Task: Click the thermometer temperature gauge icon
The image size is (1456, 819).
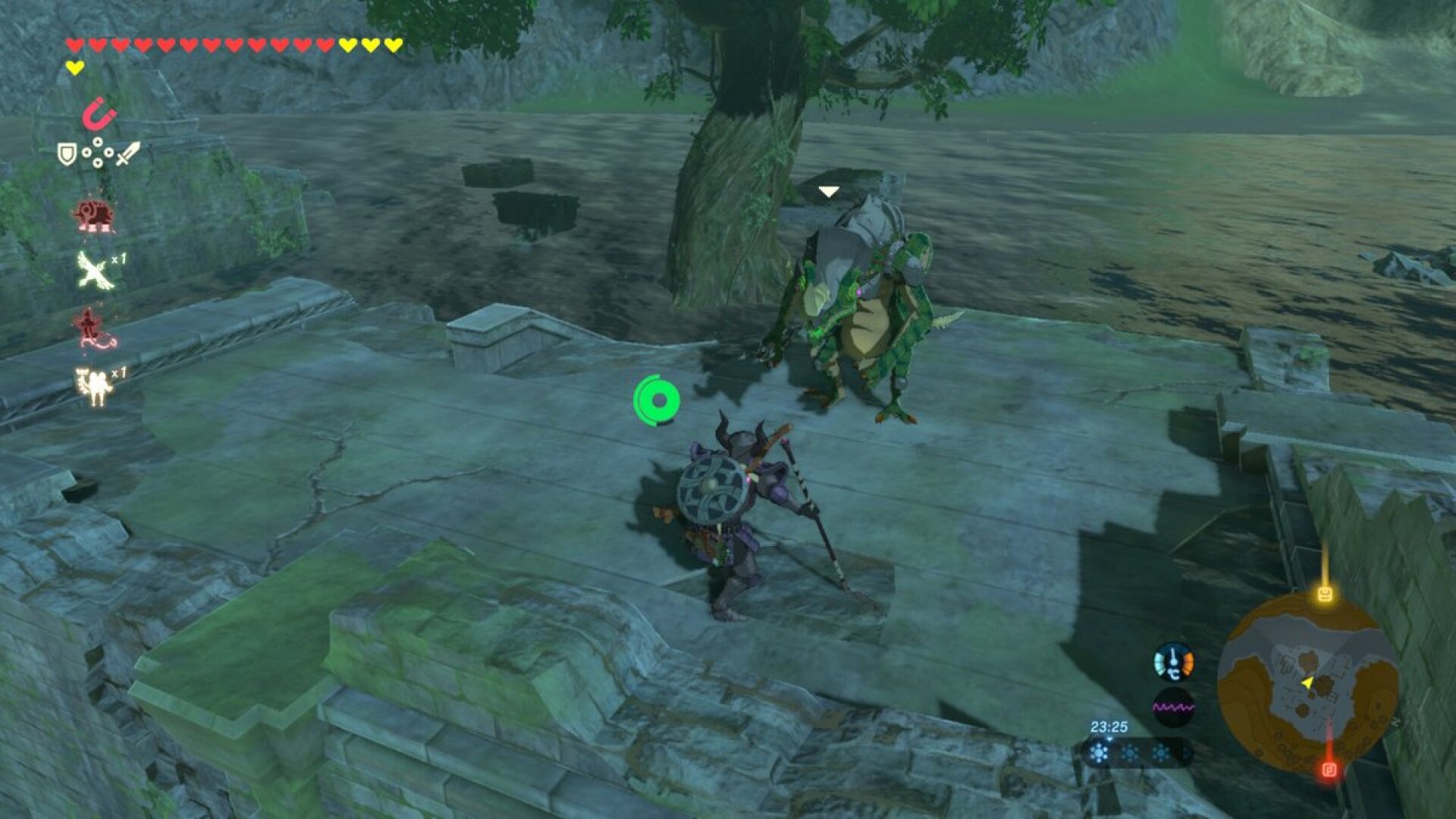Action: (x=1172, y=662)
